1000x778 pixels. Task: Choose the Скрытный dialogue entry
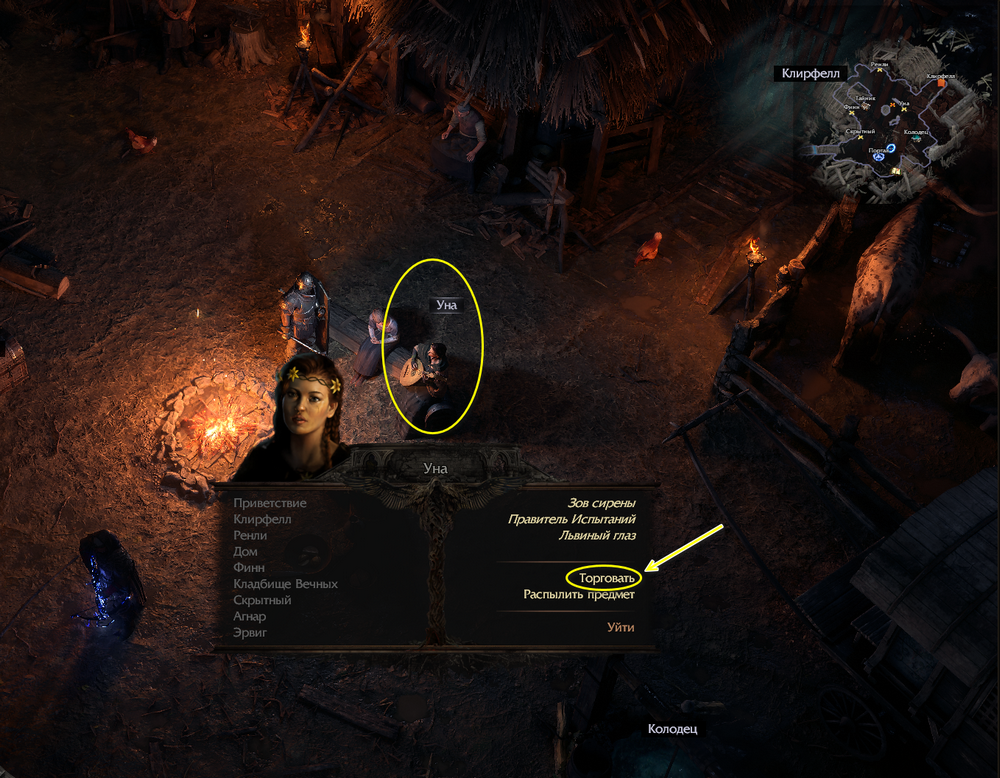tap(262, 600)
